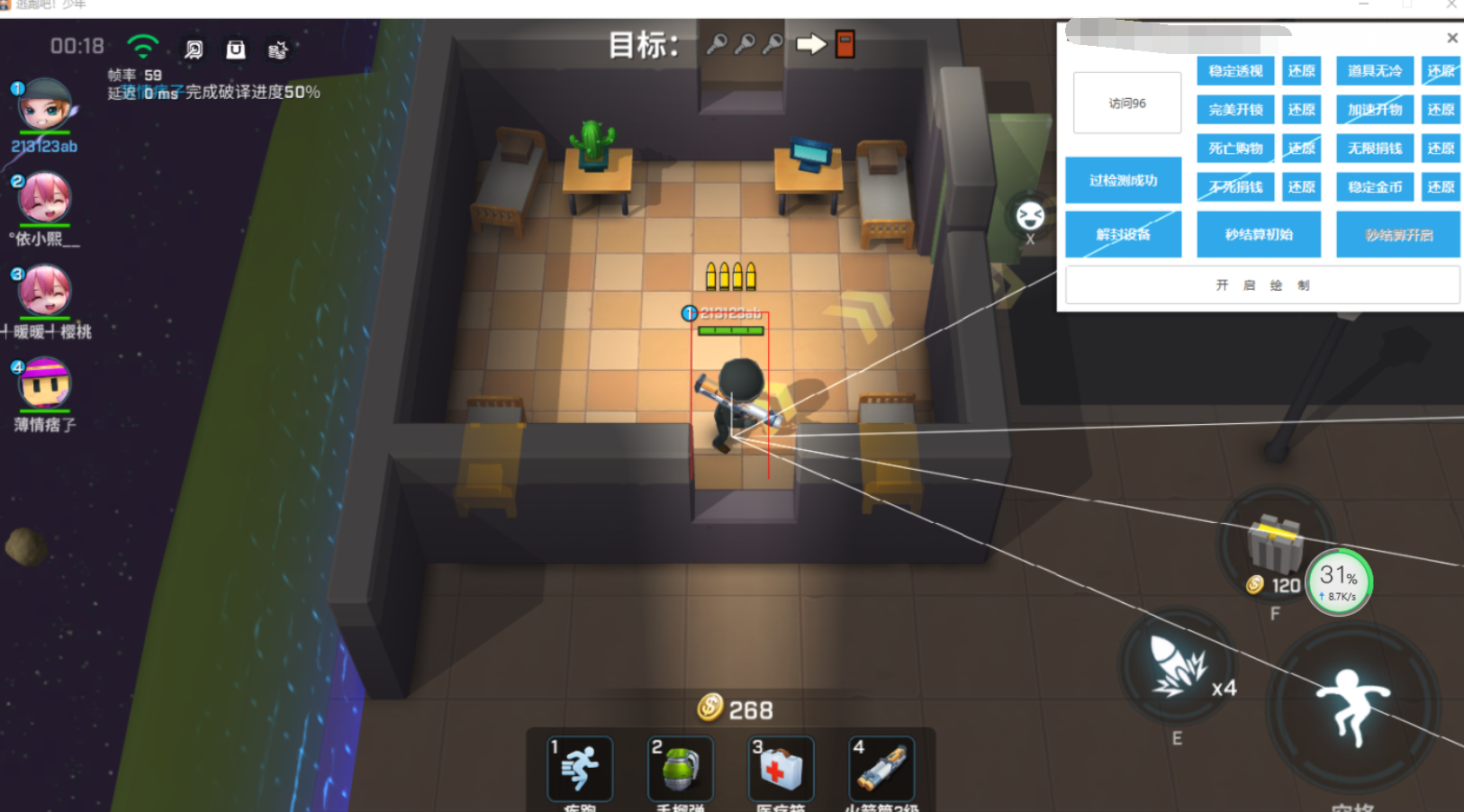1464x812 pixels.
Task: Fire the rocket skill button marked x4
Action: [x=1178, y=668]
